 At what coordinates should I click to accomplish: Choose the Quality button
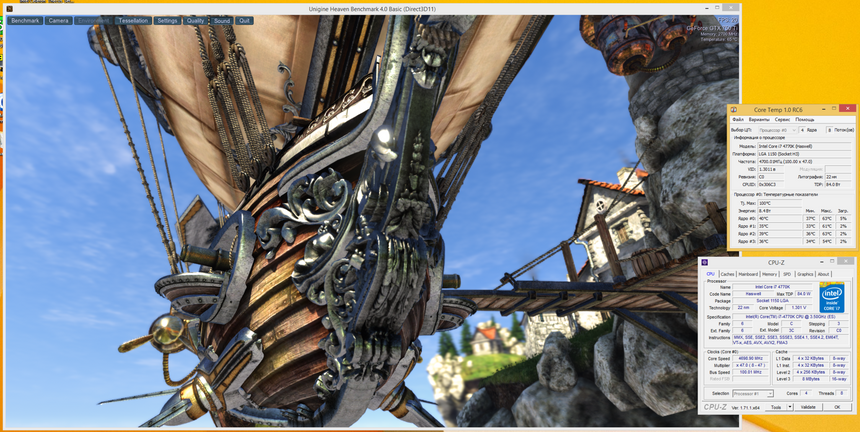pyautogui.click(x=196, y=20)
